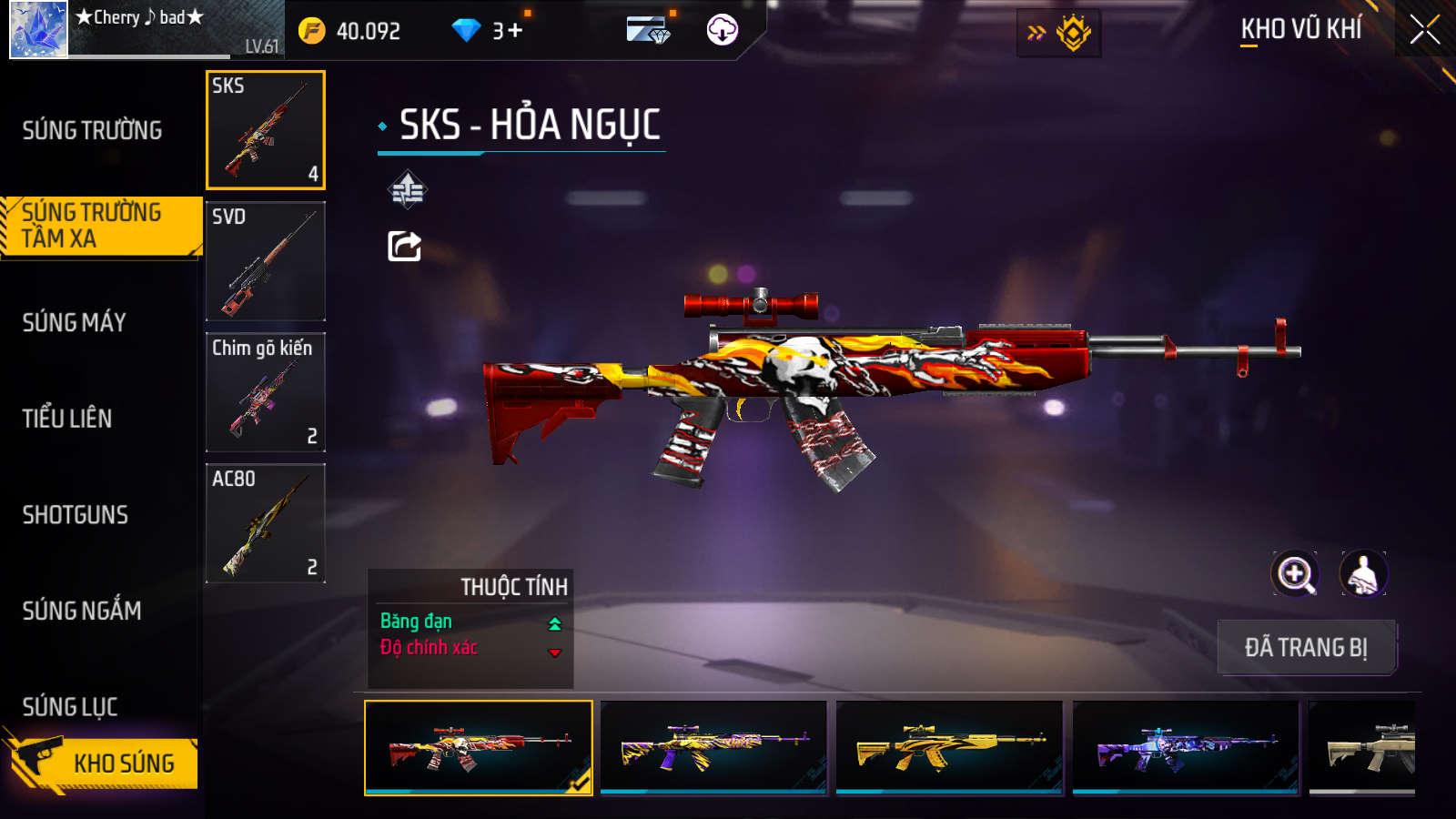This screenshot has height=819, width=1456.
Task: Switch to Súng Trường category
Action: pyautogui.click(x=92, y=130)
